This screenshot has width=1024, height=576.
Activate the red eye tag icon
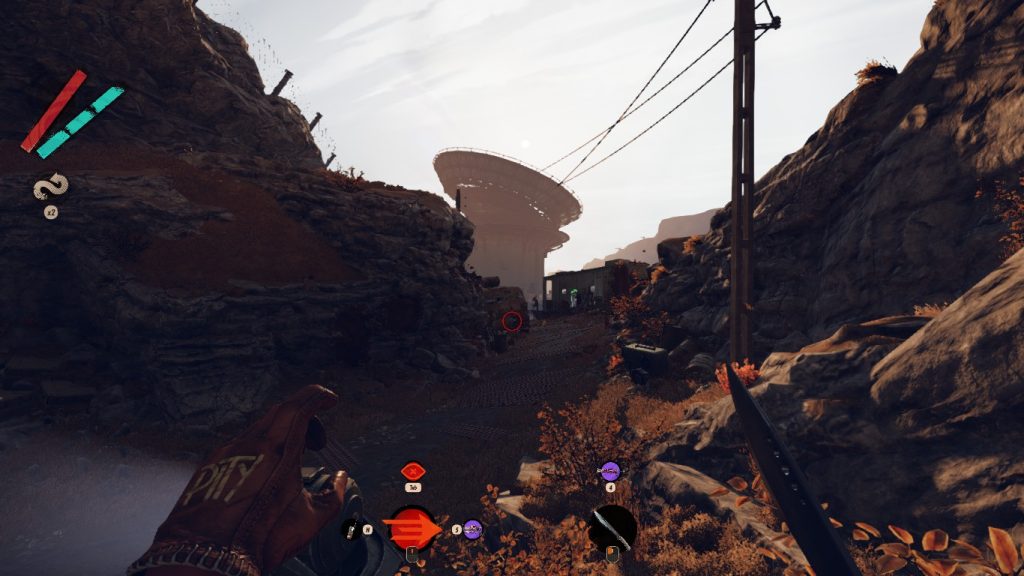[412, 470]
